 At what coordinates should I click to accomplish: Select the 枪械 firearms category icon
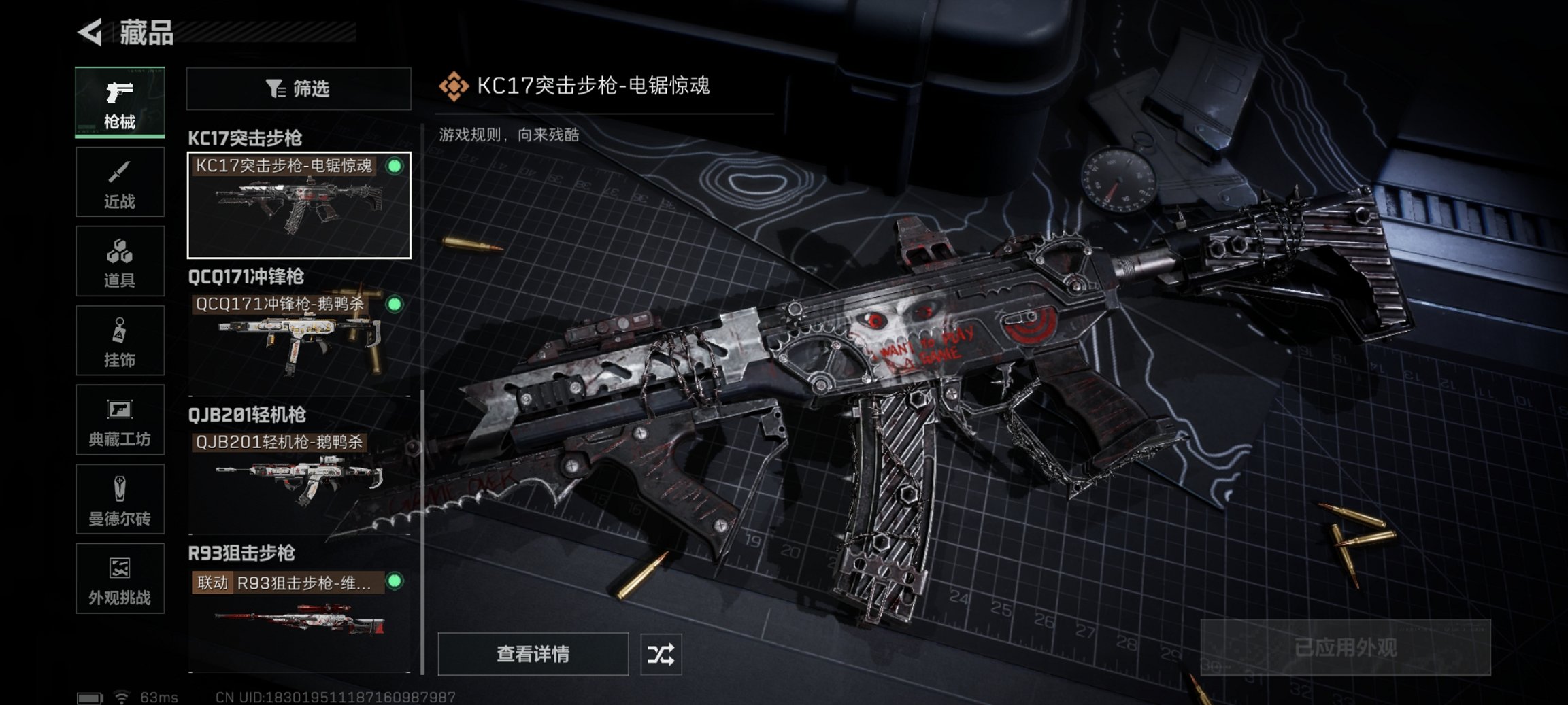(120, 102)
